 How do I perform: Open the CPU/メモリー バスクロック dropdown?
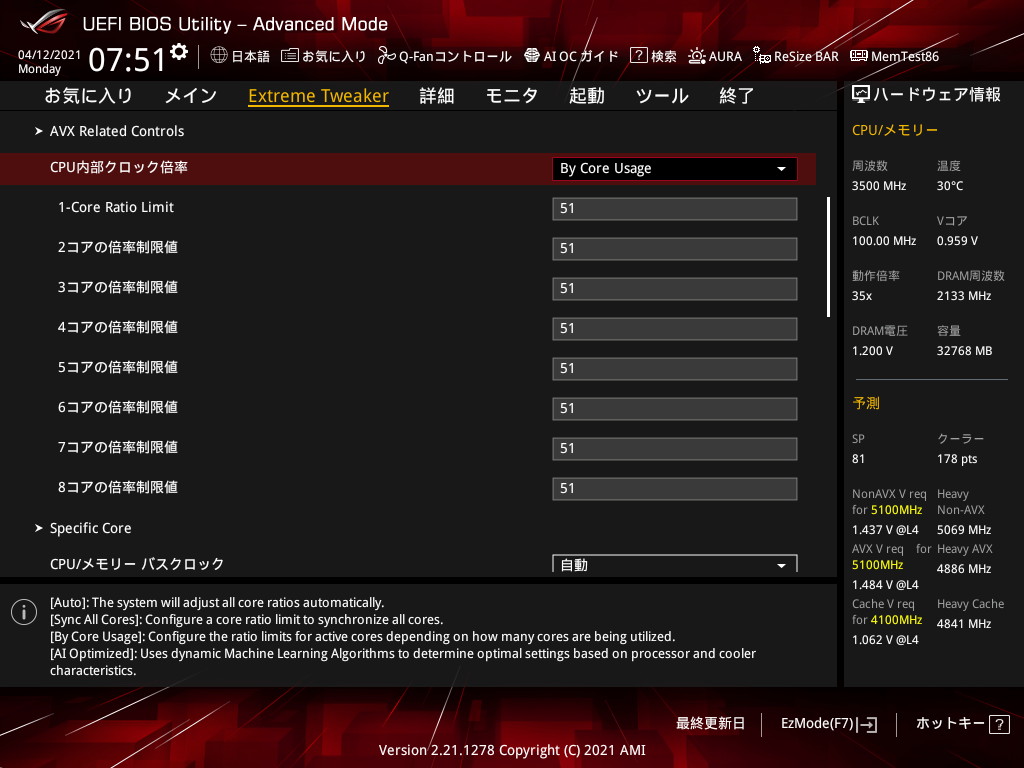click(674, 565)
